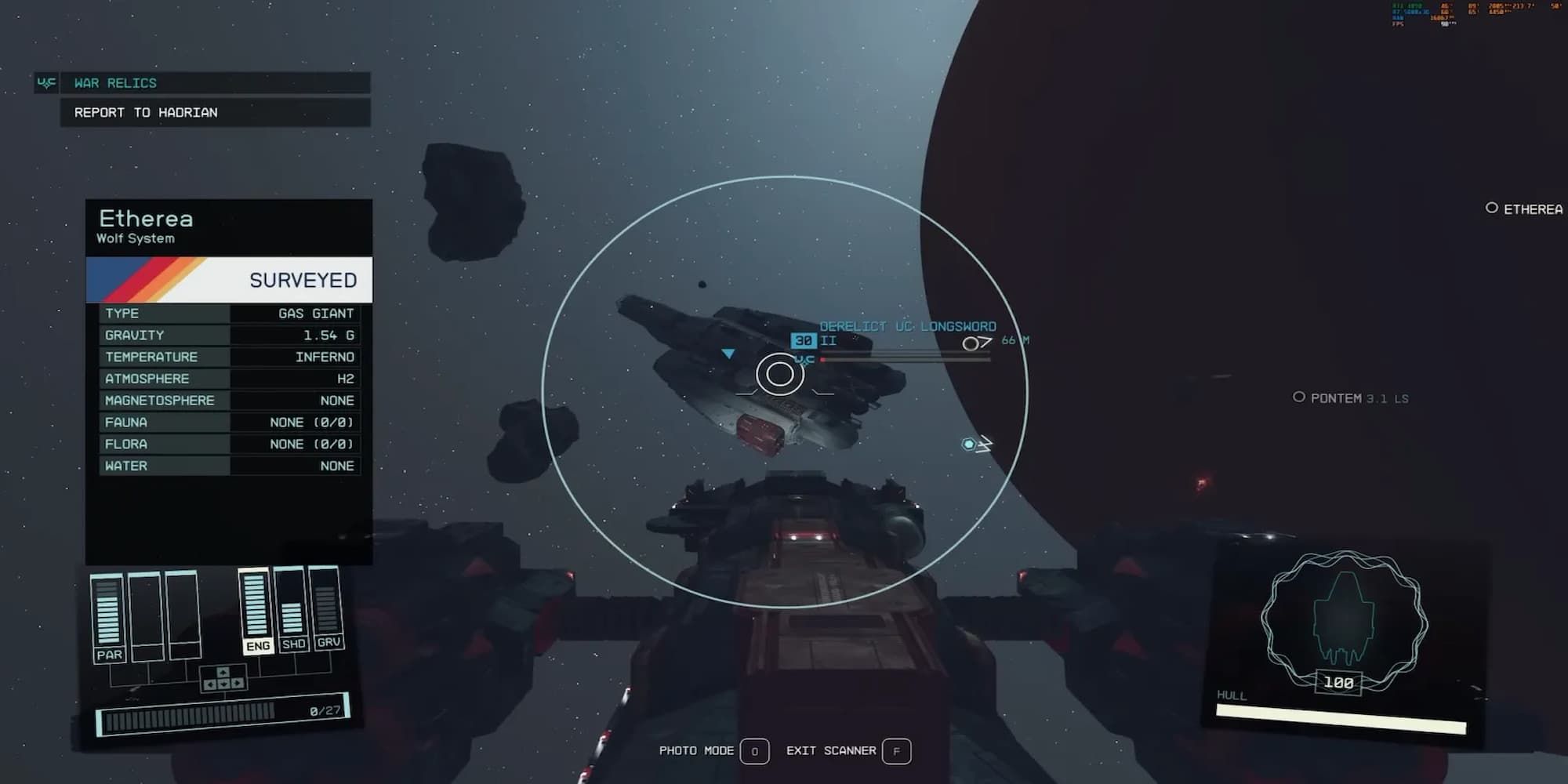Click the hexagonal waypoint icon inside the scanner circle

click(x=967, y=444)
